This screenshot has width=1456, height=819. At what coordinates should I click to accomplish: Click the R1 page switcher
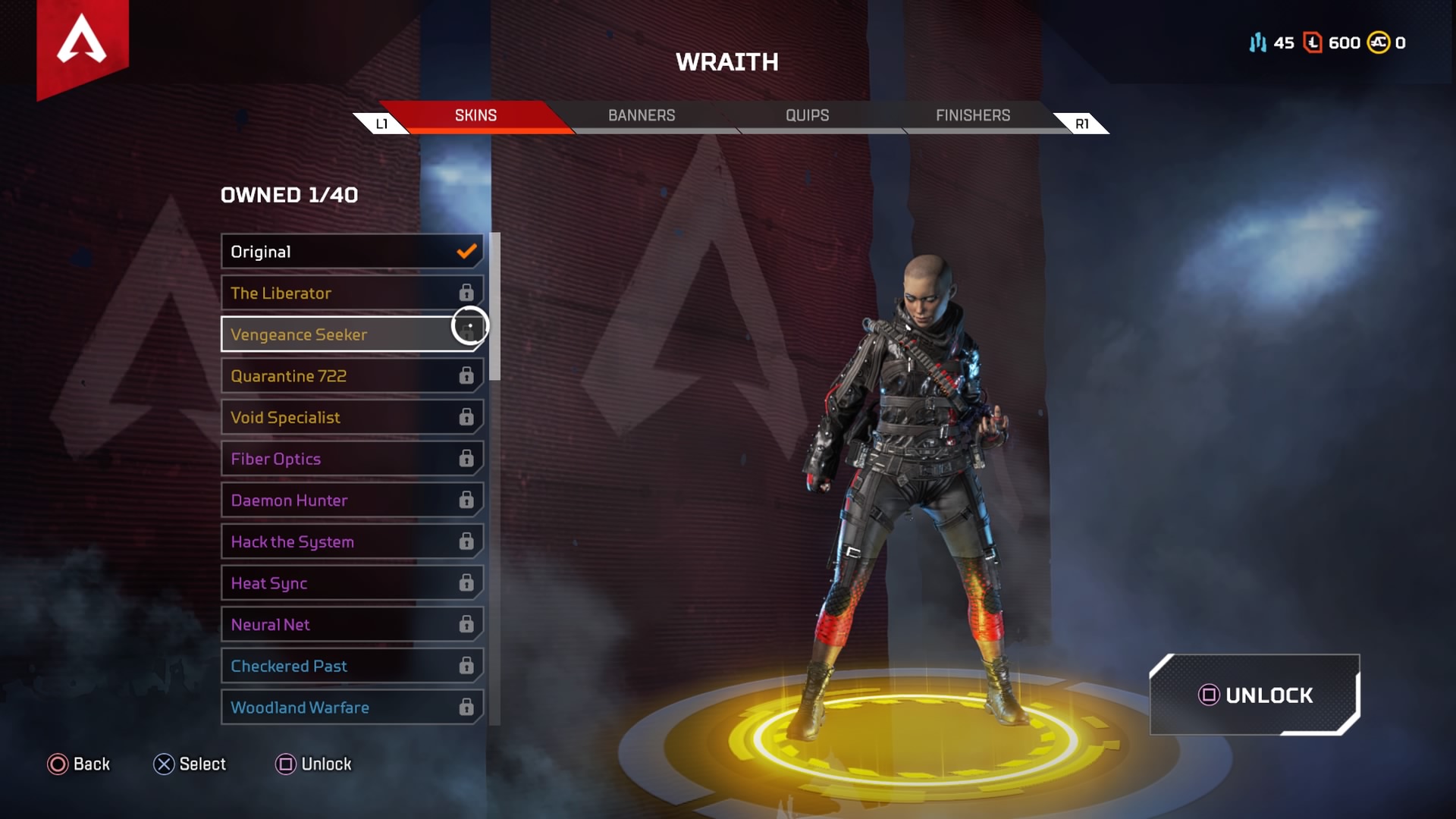[1082, 122]
